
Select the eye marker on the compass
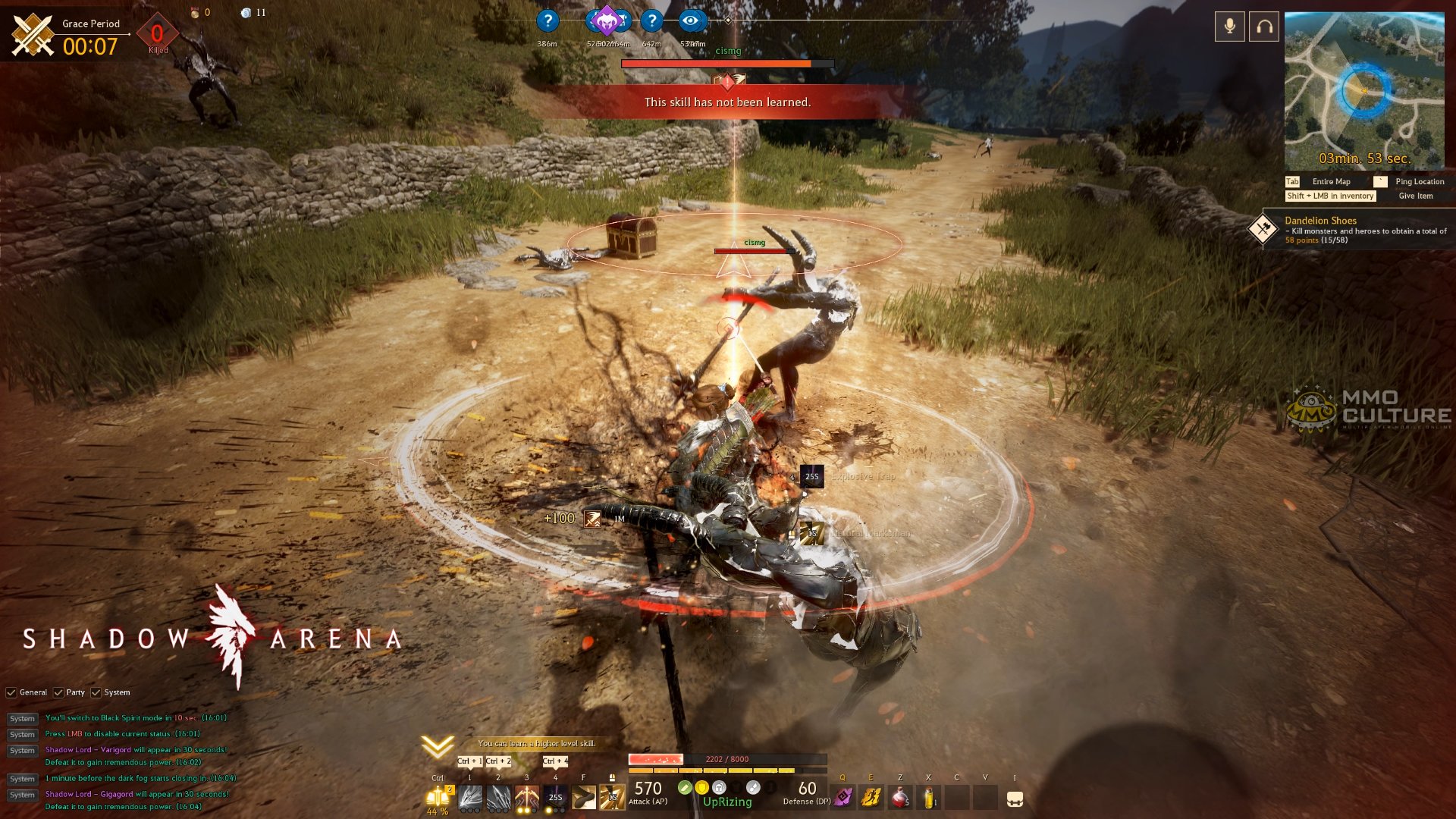(x=690, y=20)
